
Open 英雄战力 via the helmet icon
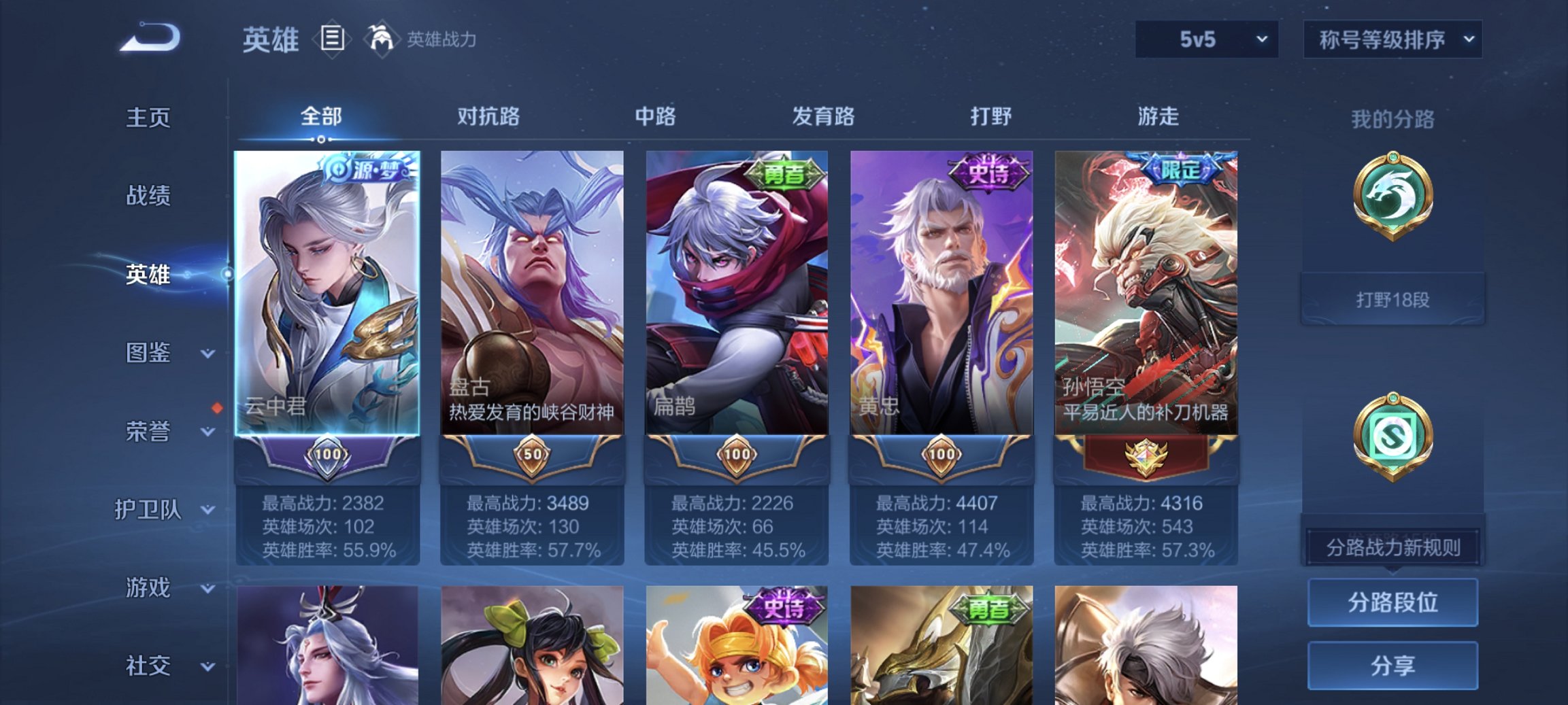click(x=383, y=39)
